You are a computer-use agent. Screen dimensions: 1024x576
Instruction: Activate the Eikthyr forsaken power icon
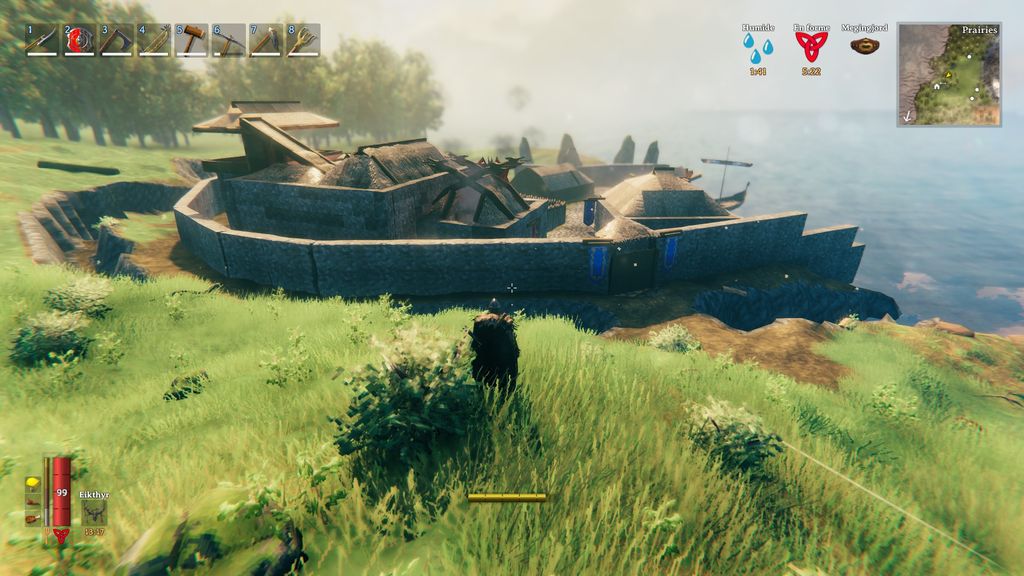click(x=94, y=511)
